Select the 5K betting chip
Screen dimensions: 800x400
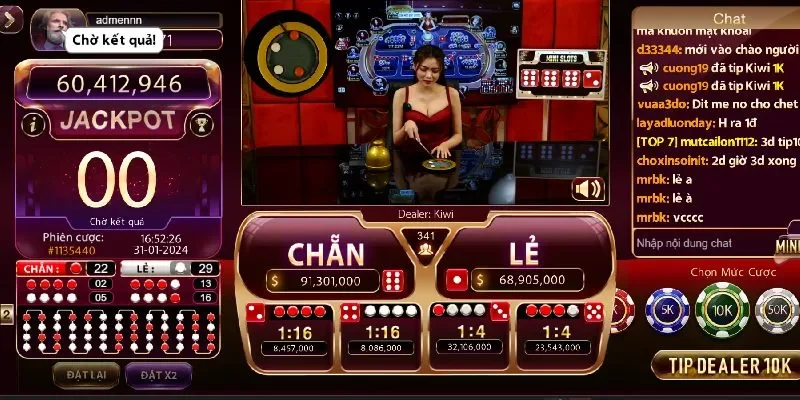pos(667,309)
